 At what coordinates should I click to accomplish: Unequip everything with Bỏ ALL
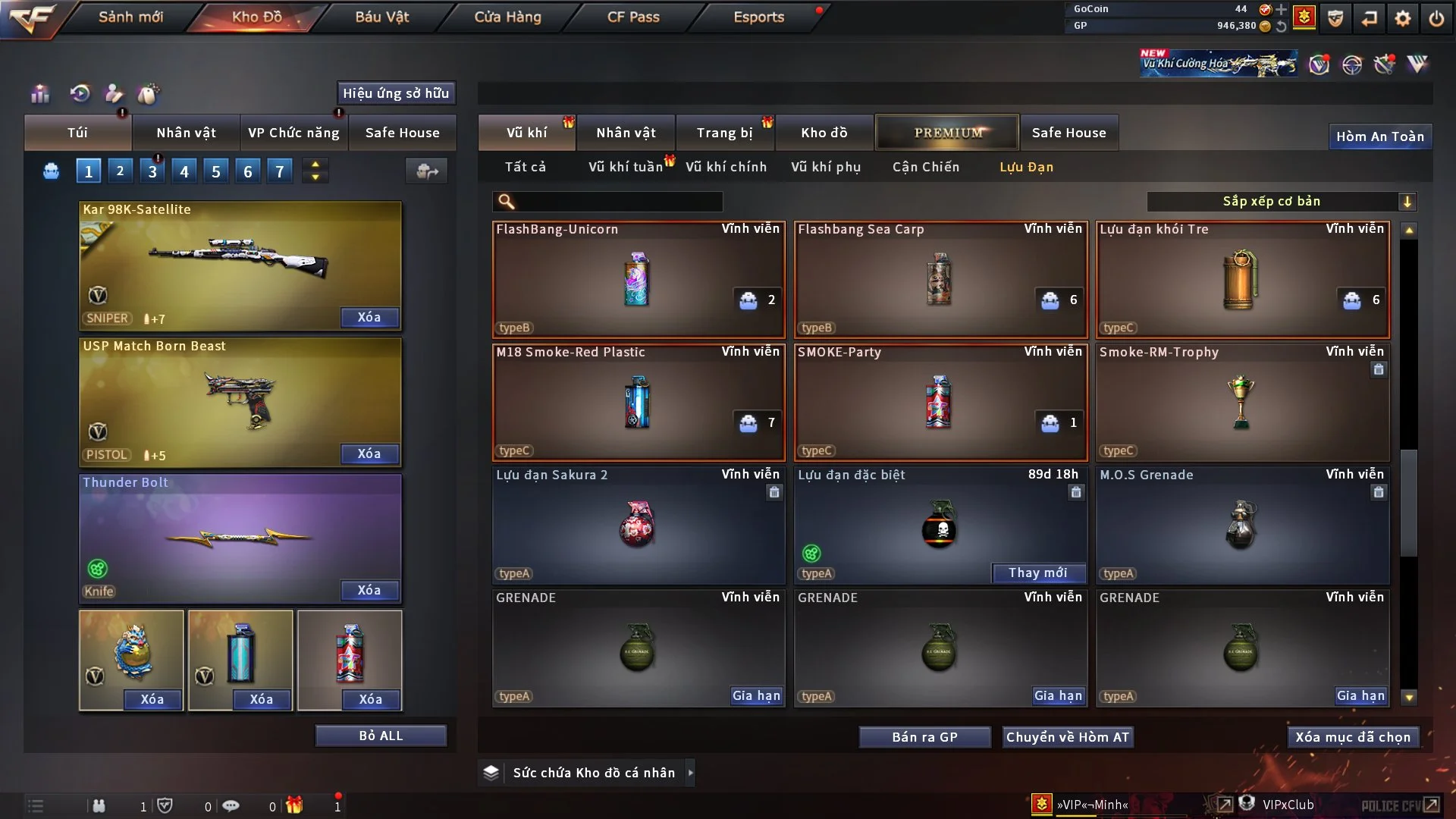381,736
